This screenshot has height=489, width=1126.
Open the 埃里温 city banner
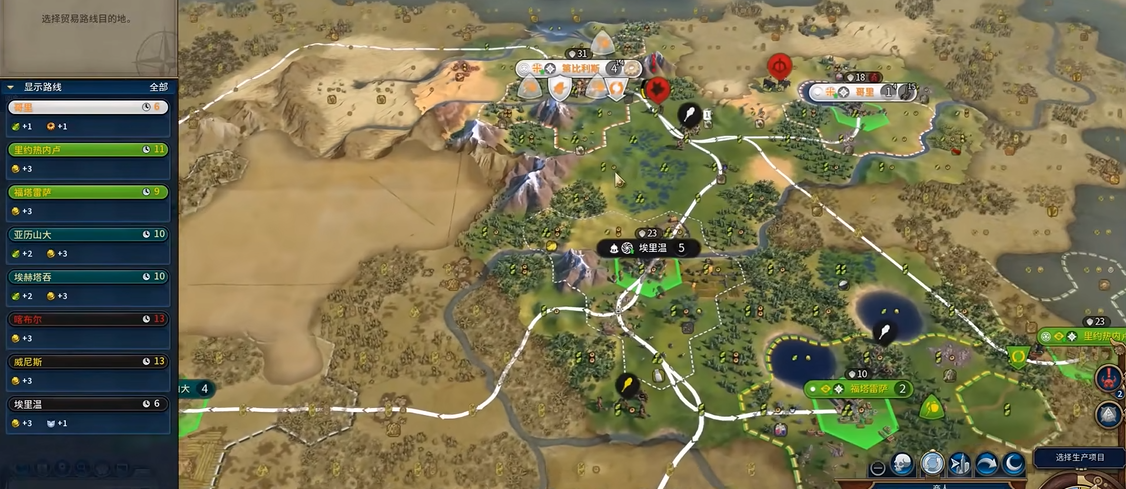651,247
